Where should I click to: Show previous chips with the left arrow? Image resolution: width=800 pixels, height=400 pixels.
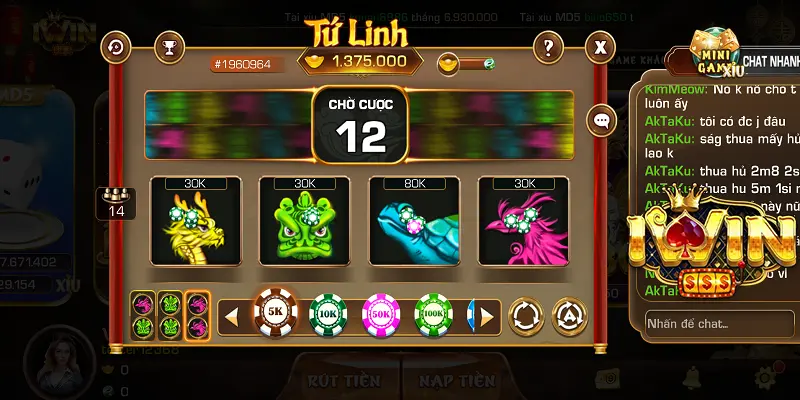click(231, 318)
